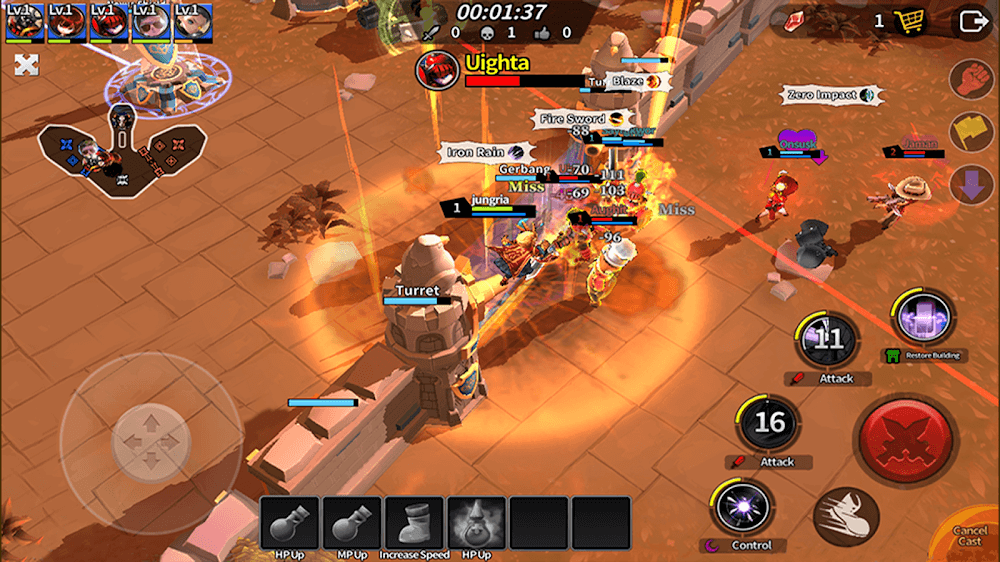Expand the minimap with the four-arrow icon
This screenshot has height=562, width=1000.
26,66
